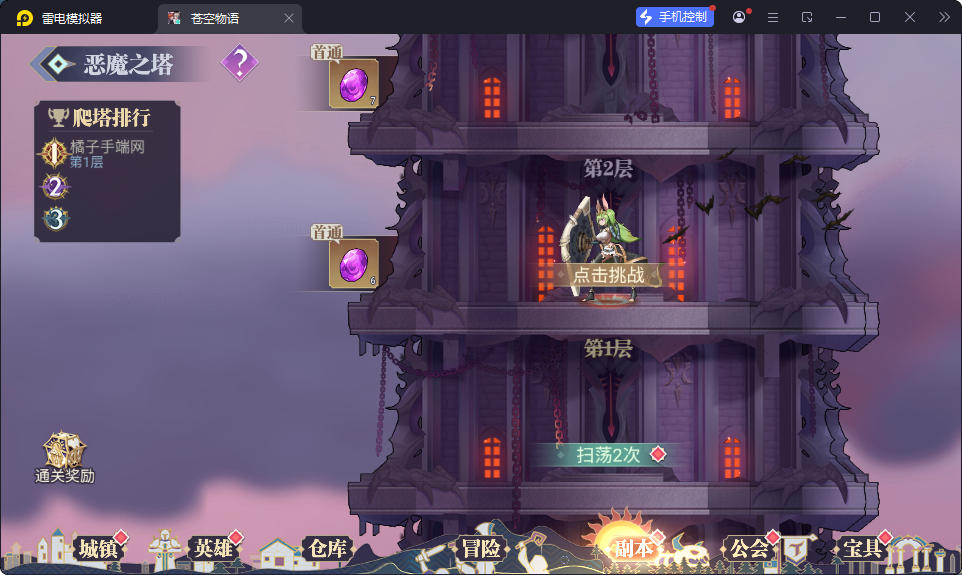Viewport: 962px width, 575px height.
Task: Go to the 仓库 warehouse tab
Action: click(327, 548)
